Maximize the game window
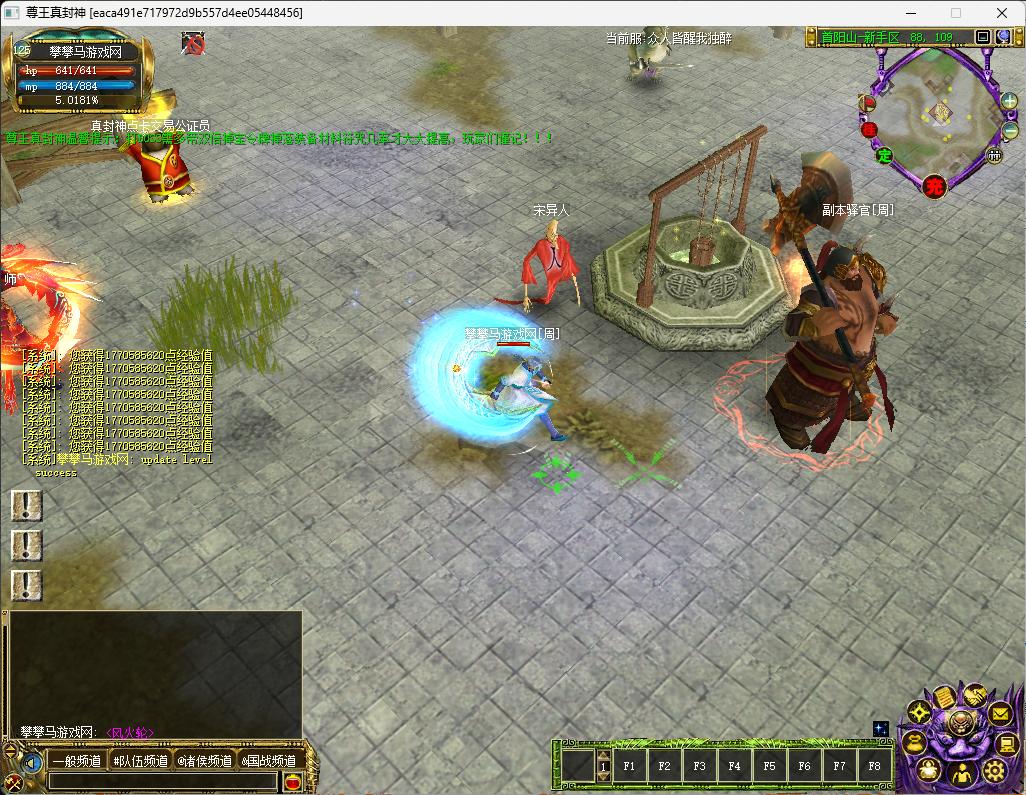Image resolution: width=1026 pixels, height=795 pixels. point(955,13)
